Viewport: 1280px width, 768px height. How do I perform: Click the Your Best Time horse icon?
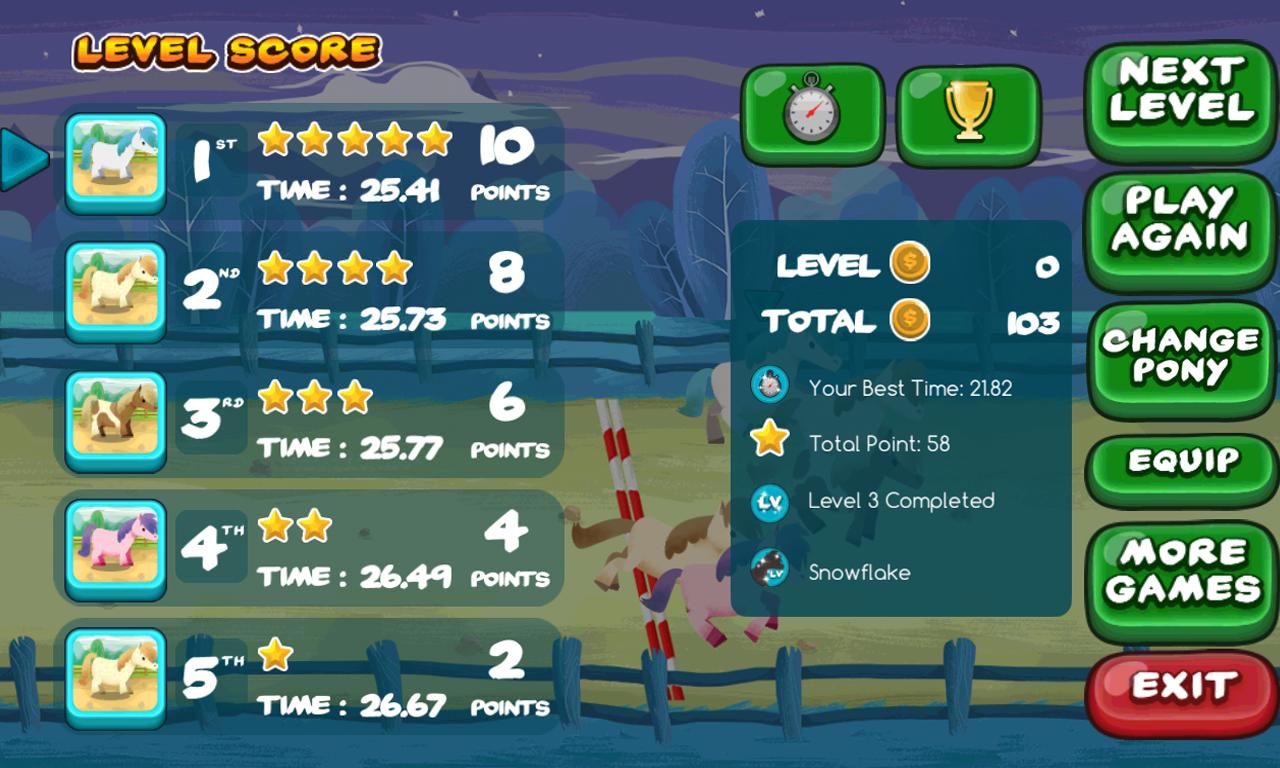tap(770, 384)
